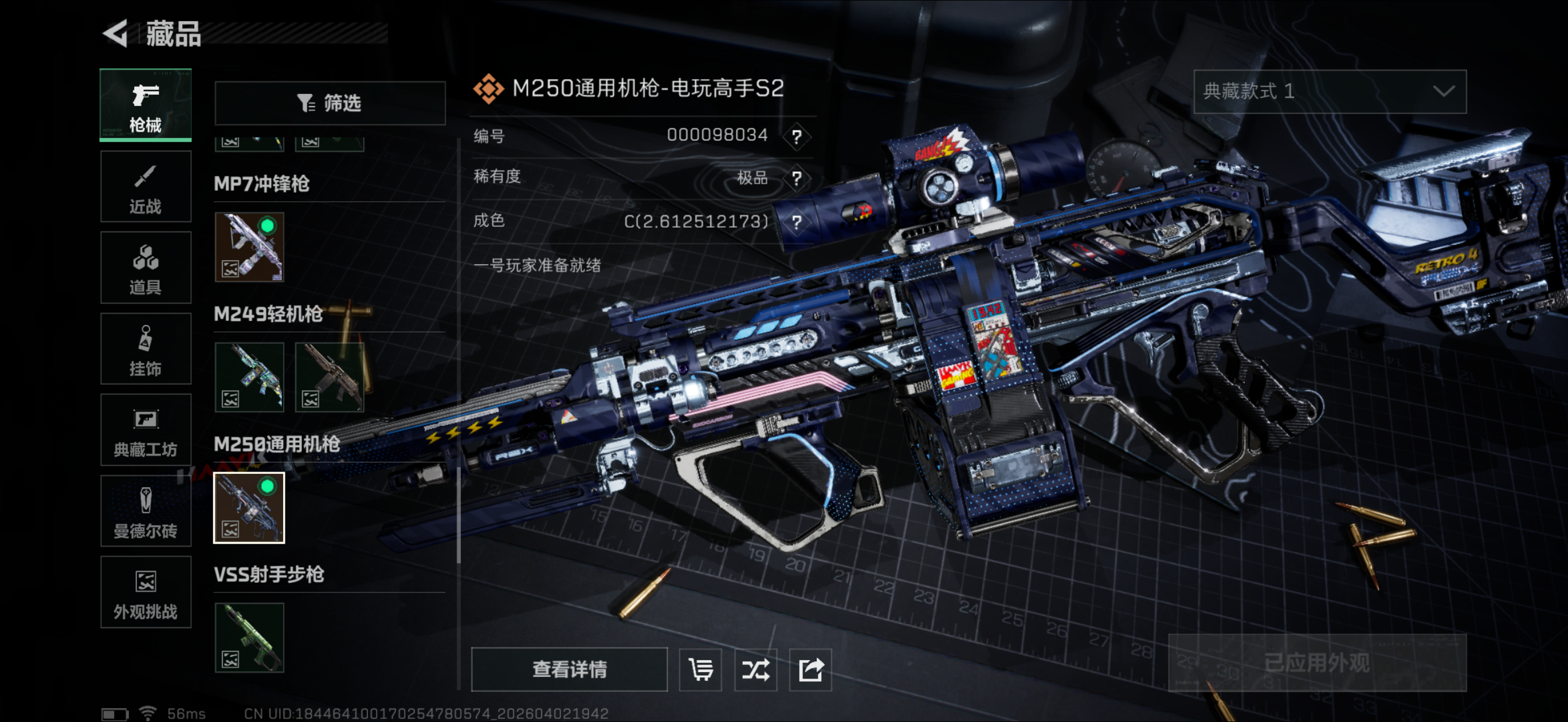This screenshot has width=1568, height=722.
Task: Click the shopping cart list icon
Action: click(700, 670)
